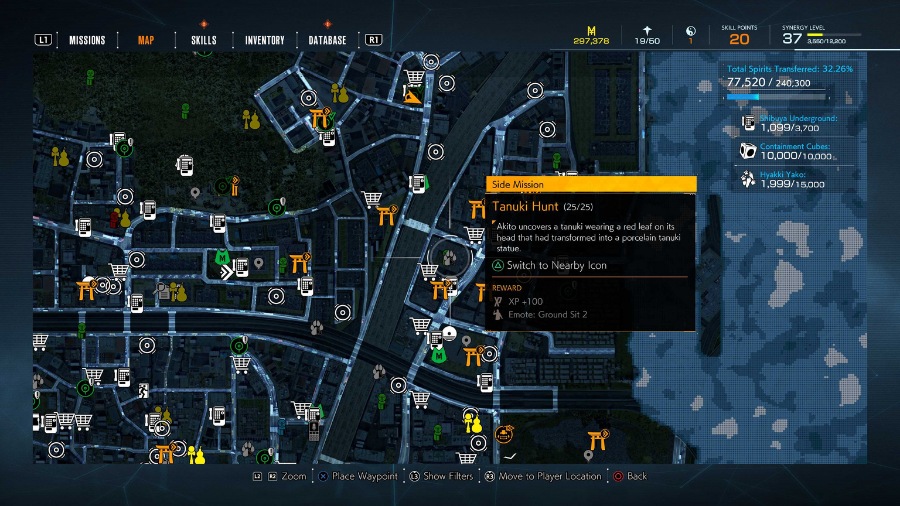Select the Containment Cubes progress entry
The width and height of the screenshot is (900, 506).
click(x=797, y=151)
